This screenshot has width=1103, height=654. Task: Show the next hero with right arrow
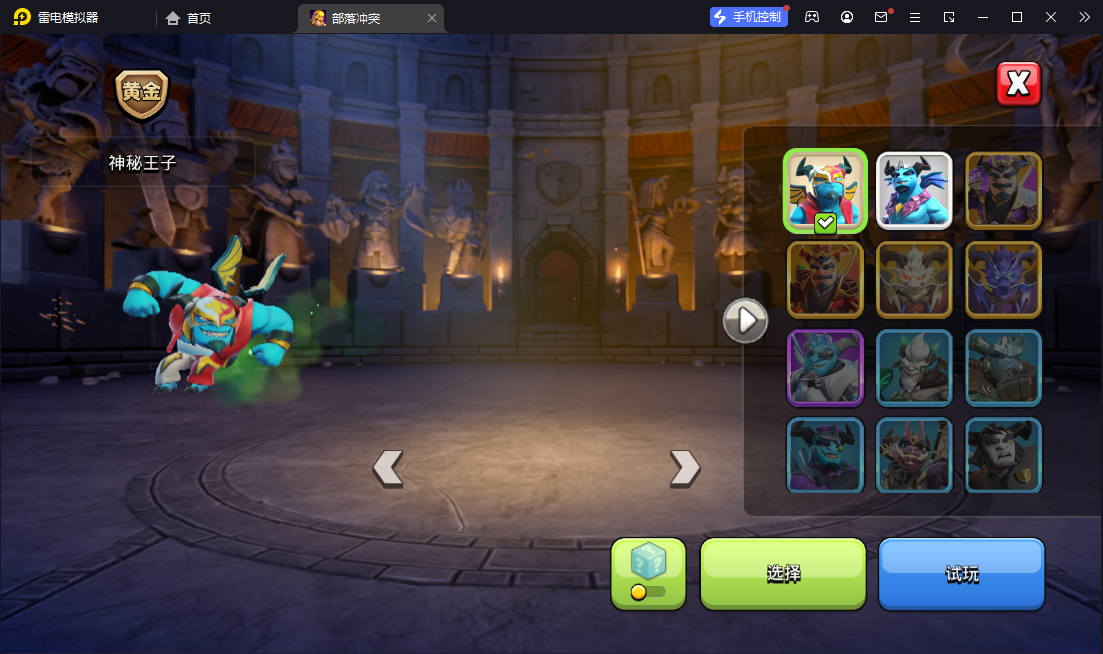coord(684,467)
